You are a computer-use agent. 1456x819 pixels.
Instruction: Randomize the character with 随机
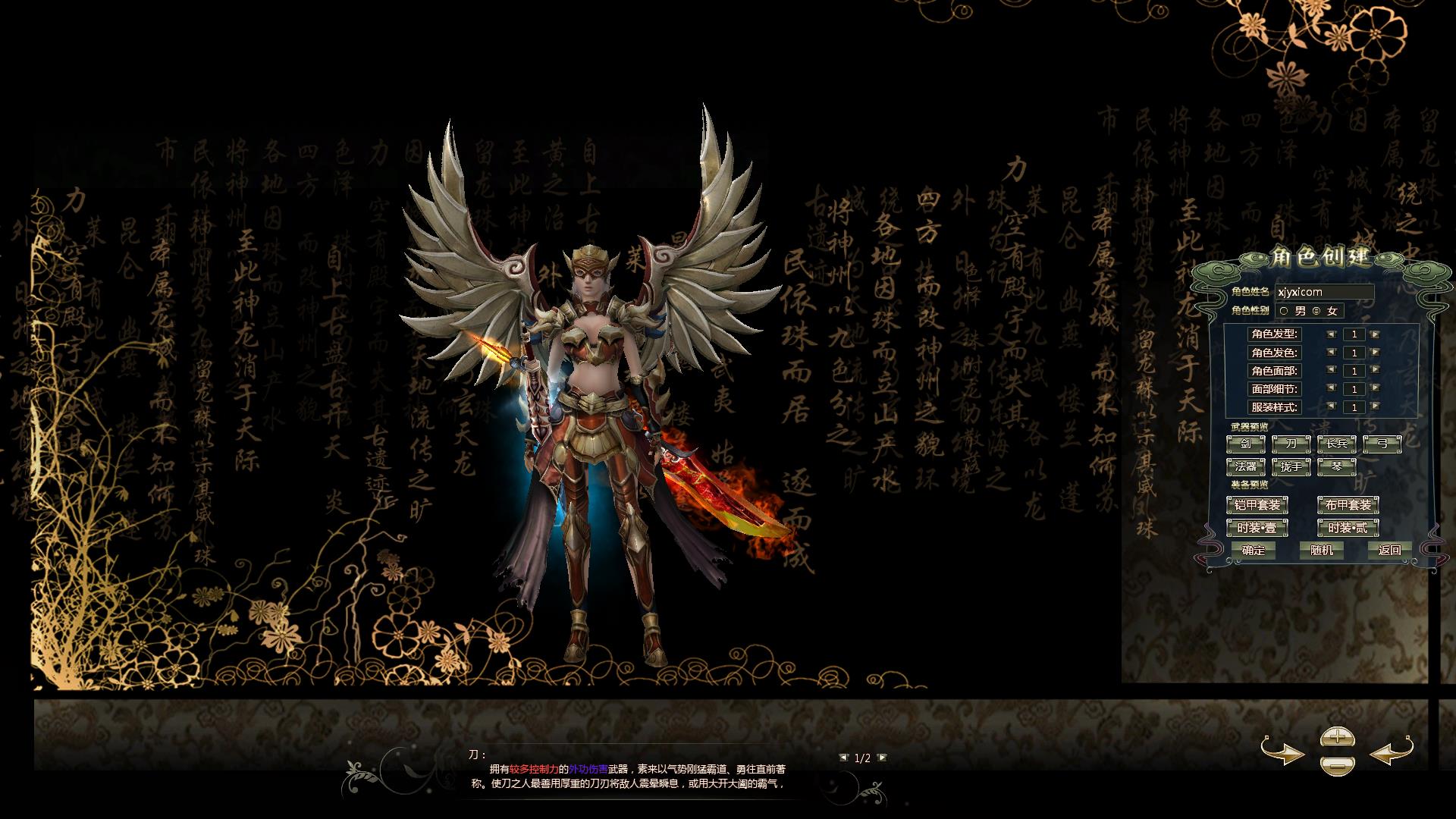[1322, 551]
